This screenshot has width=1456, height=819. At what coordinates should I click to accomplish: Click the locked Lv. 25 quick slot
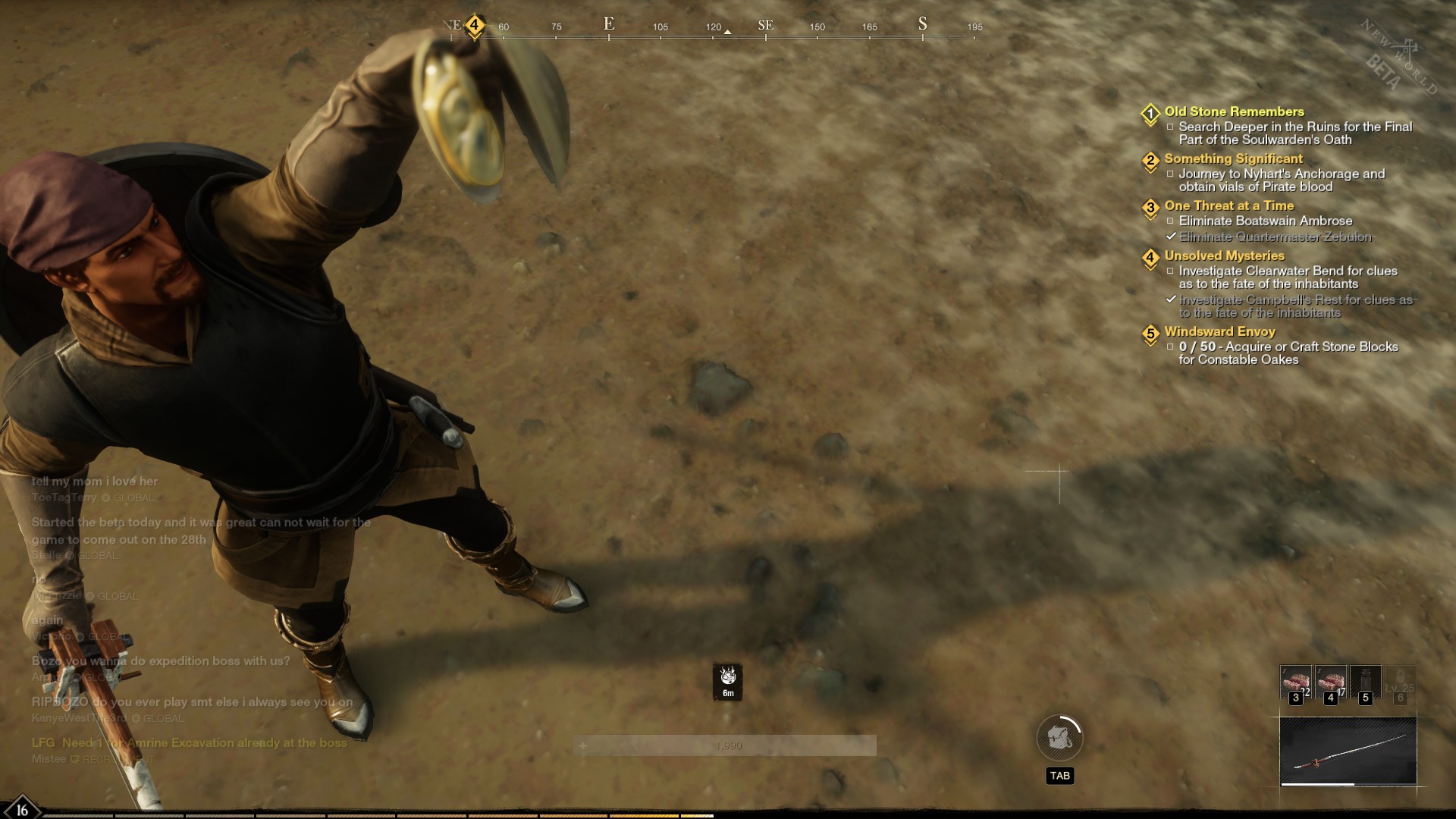pyautogui.click(x=1400, y=682)
